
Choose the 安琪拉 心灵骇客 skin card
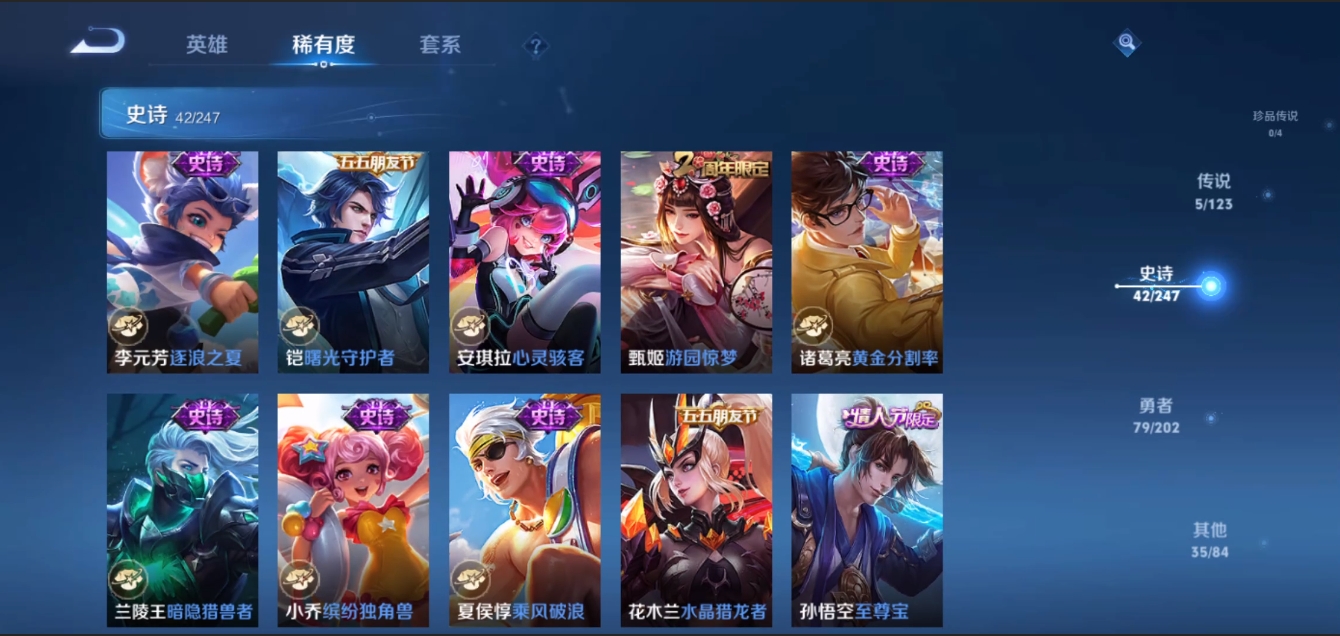pyautogui.click(x=525, y=262)
